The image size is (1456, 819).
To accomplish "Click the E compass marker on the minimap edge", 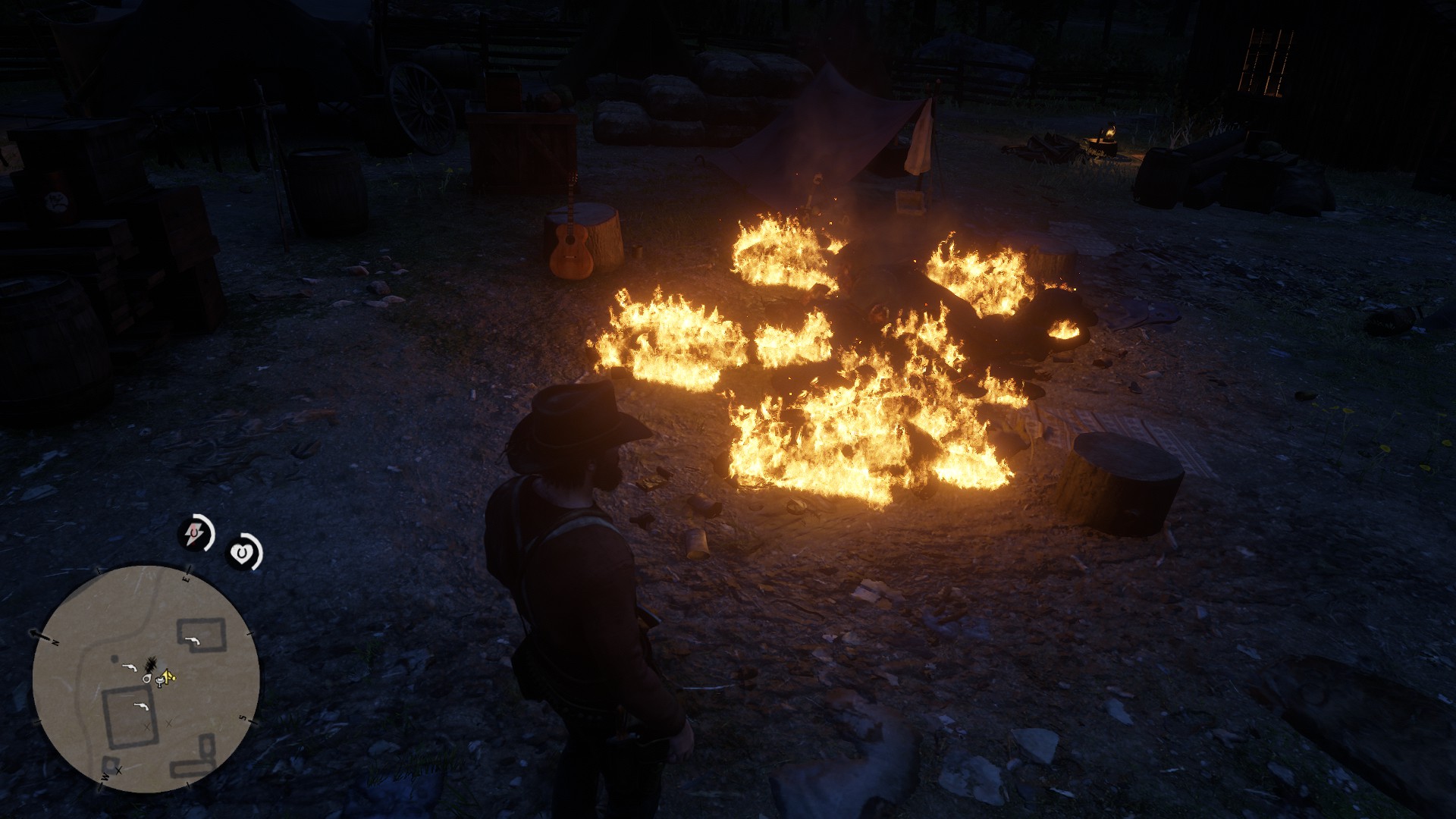I will coord(187,578).
